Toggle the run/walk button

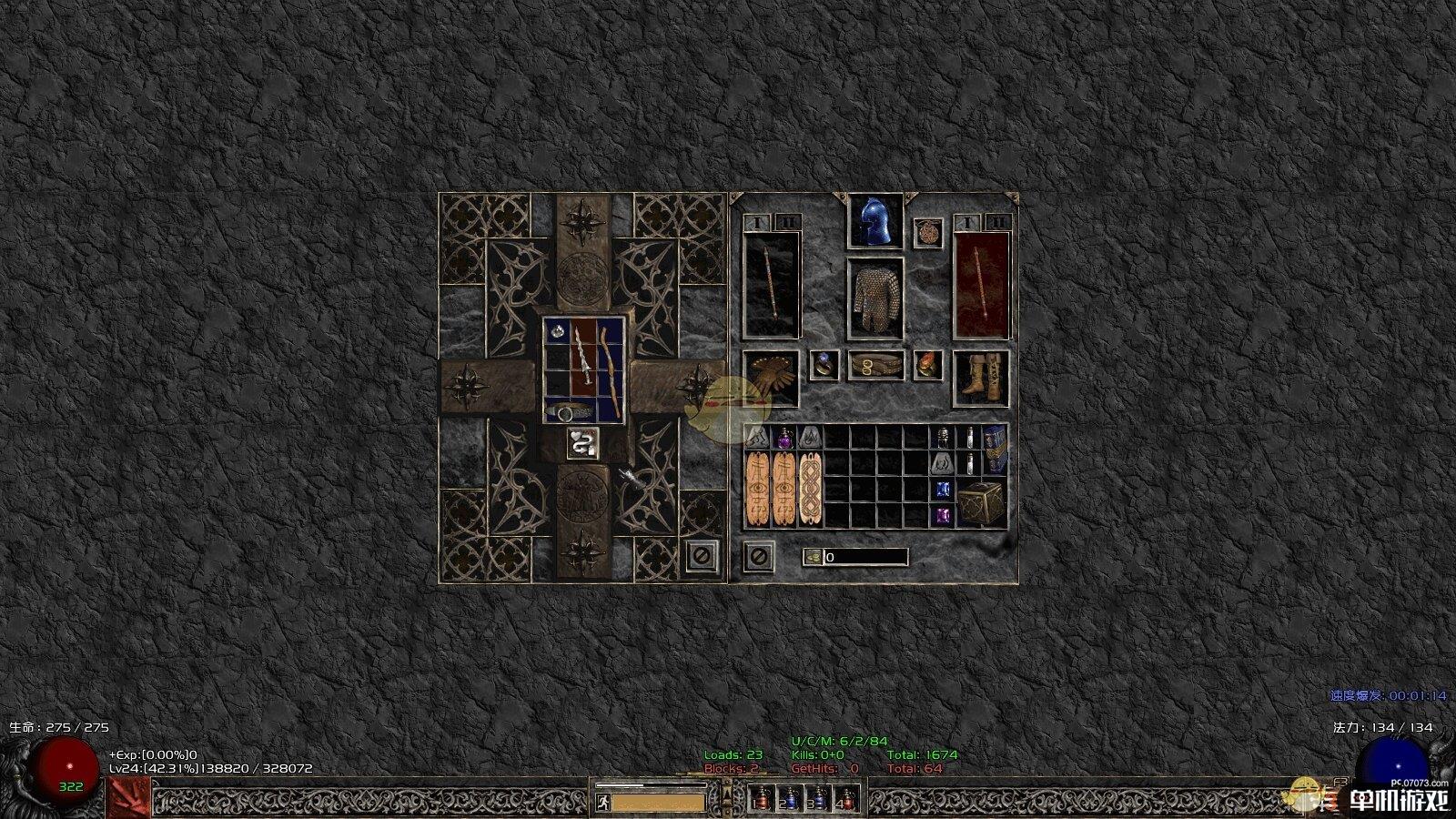click(x=602, y=803)
